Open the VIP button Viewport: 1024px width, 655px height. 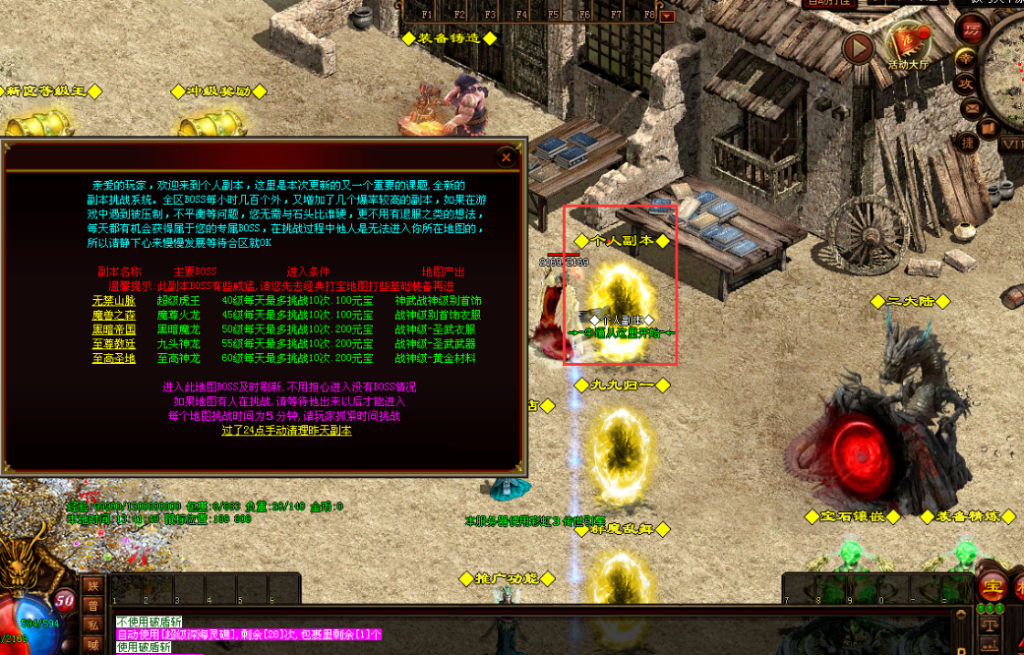point(1011,145)
